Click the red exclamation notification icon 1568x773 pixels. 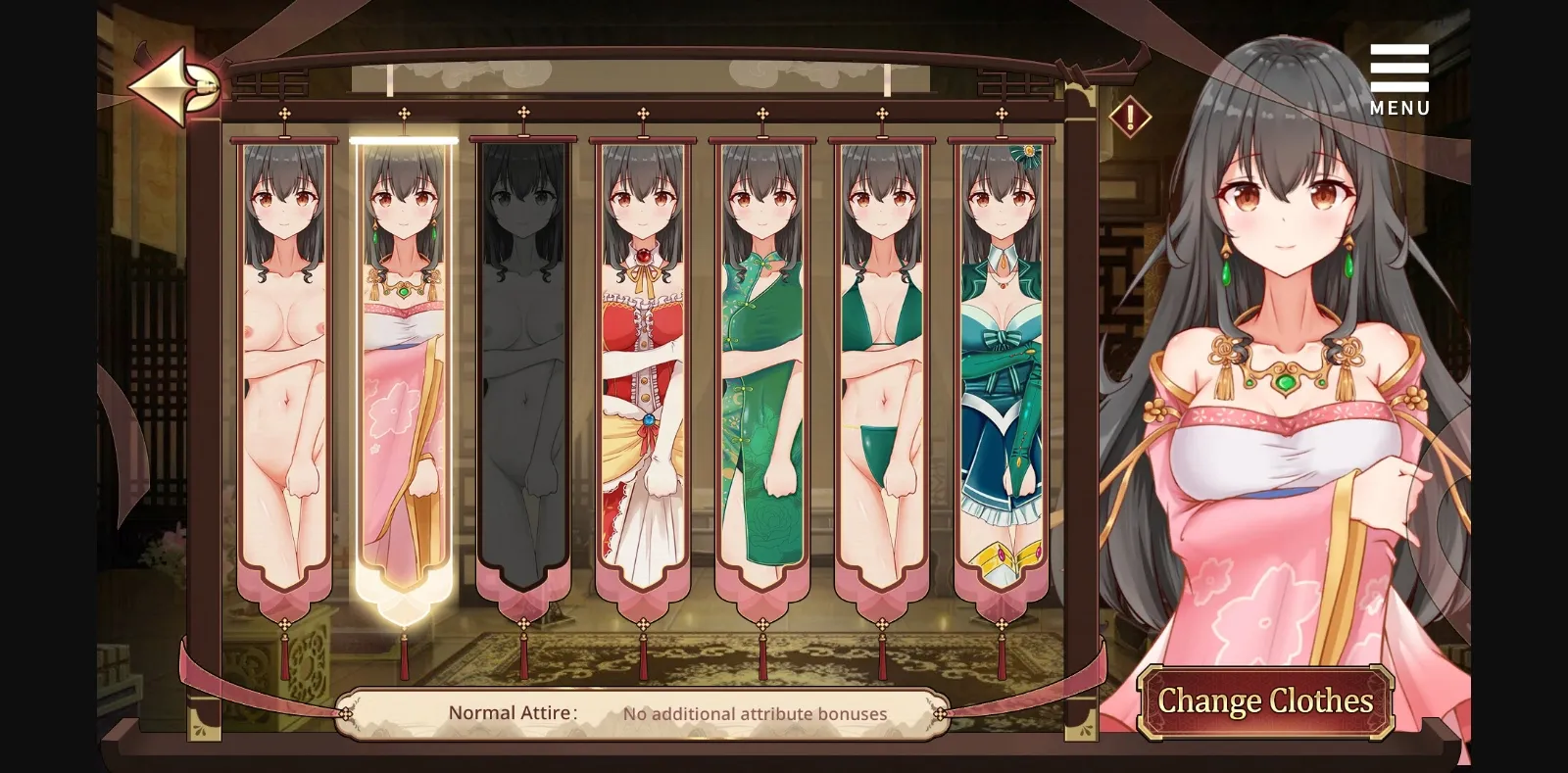[x=1128, y=118]
